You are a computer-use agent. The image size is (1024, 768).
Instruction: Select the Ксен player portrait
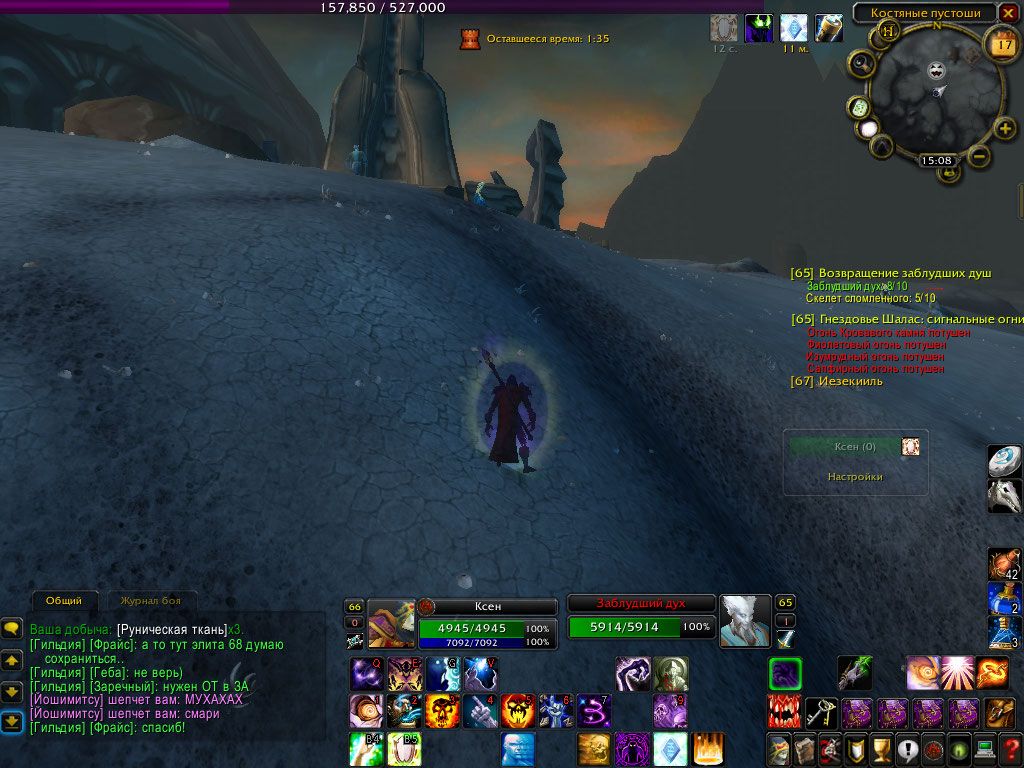click(x=391, y=622)
